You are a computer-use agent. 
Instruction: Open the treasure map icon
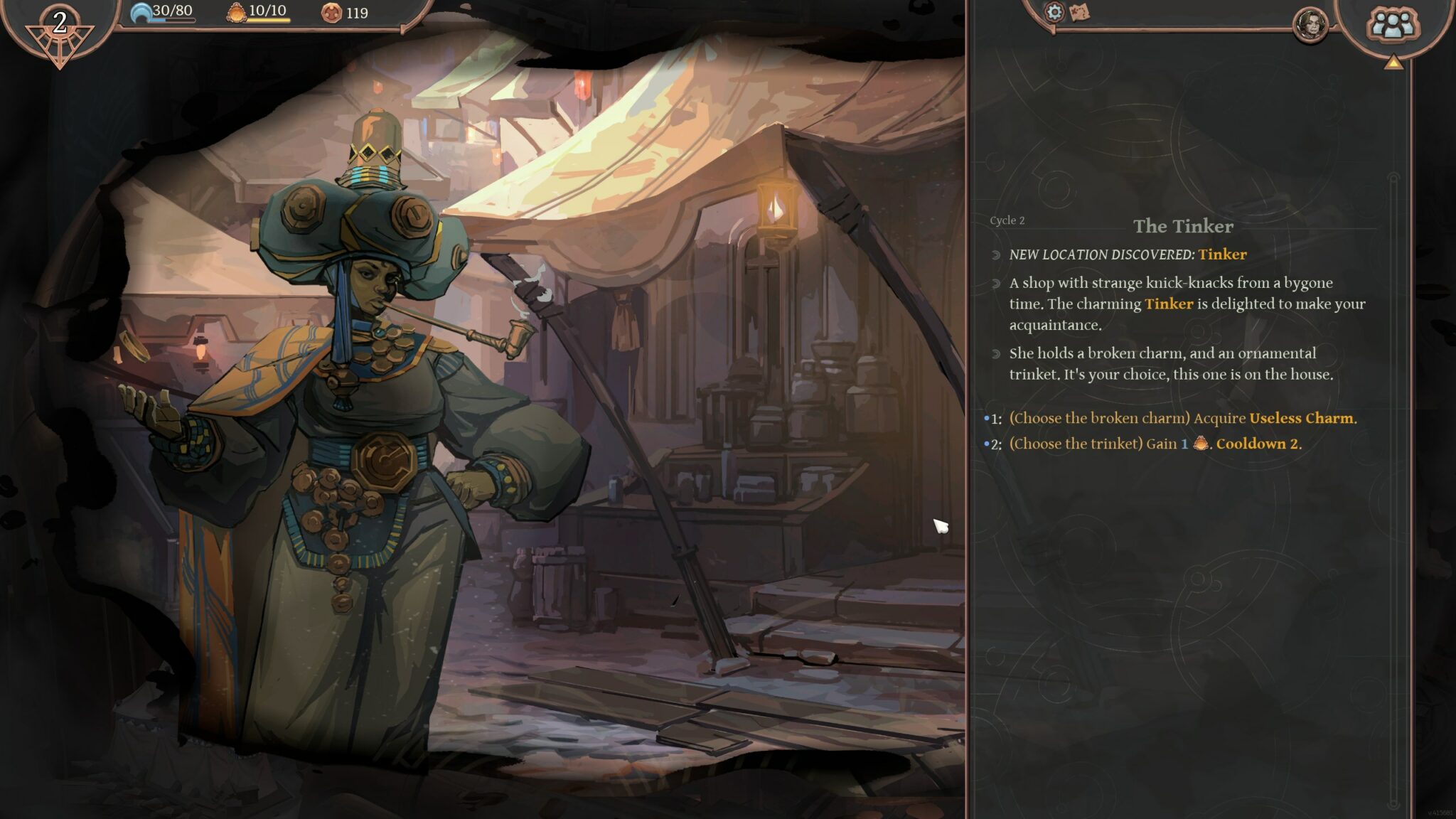click(x=1079, y=12)
